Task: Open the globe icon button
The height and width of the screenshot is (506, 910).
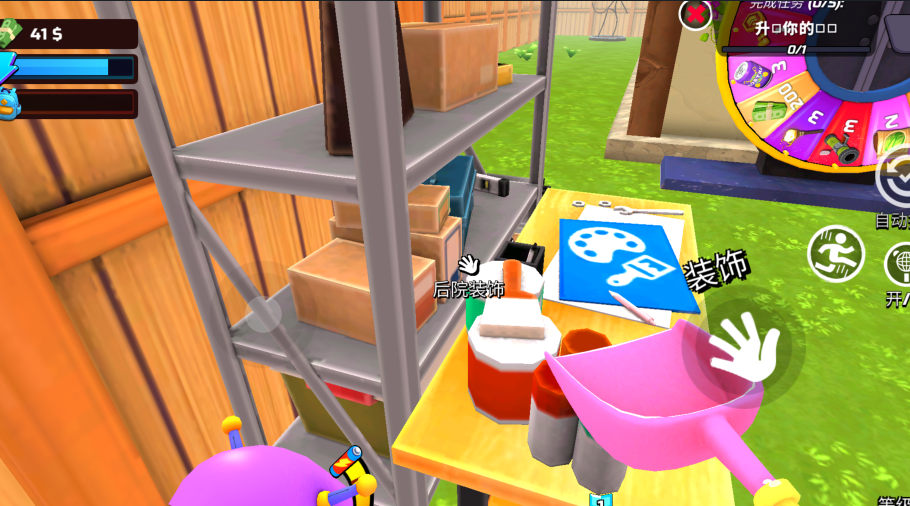Action: pyautogui.click(x=898, y=265)
